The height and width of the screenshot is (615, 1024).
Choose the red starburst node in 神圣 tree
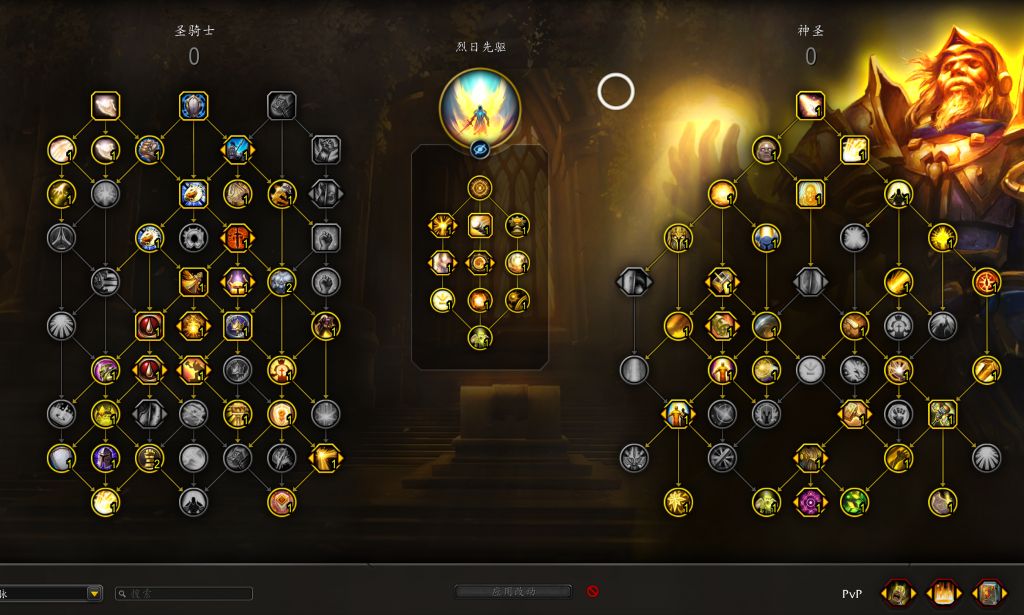point(986,282)
